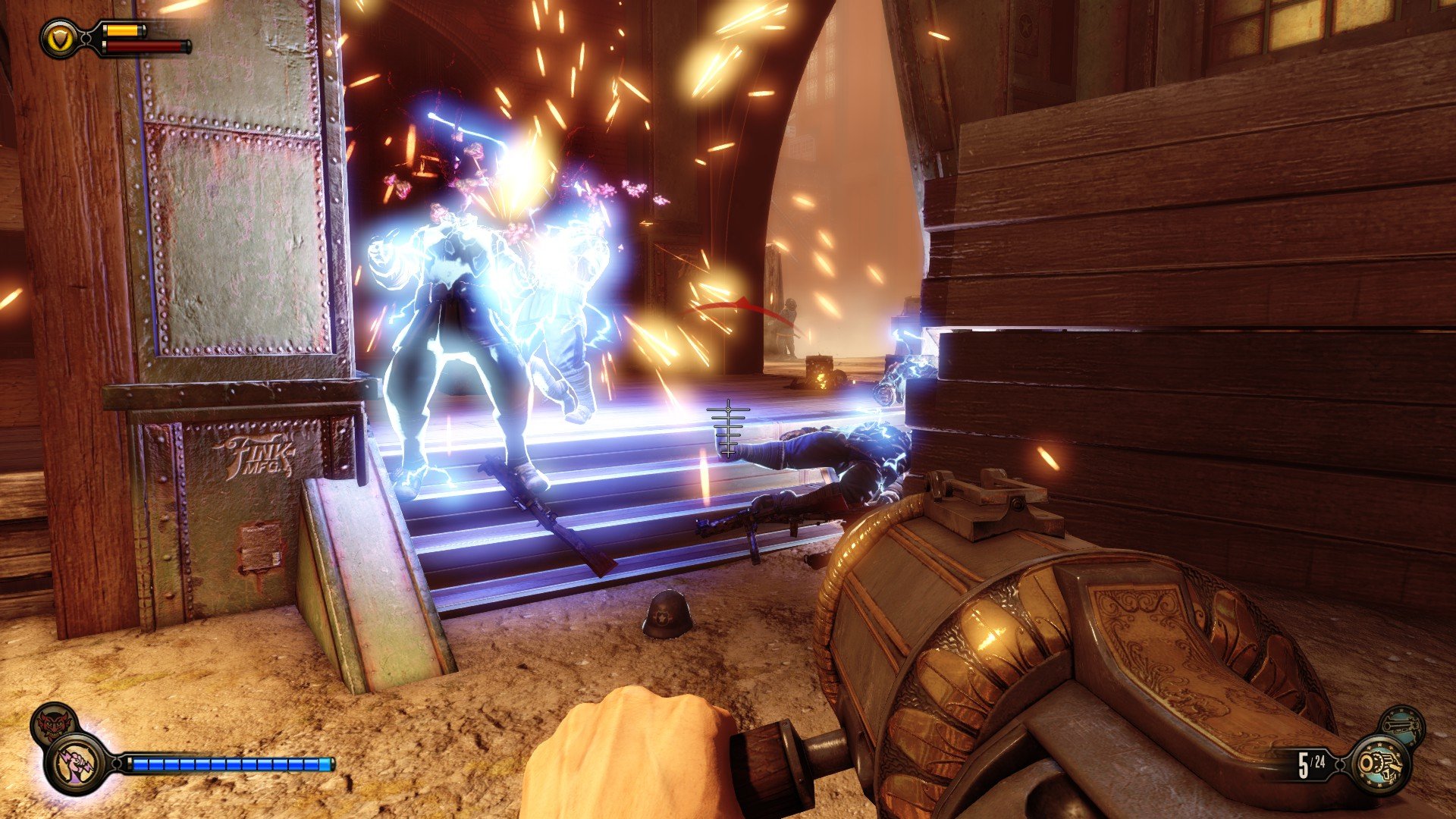Switch to the red devil face vigor
Screen dimensions: 1456x819
pos(53,724)
